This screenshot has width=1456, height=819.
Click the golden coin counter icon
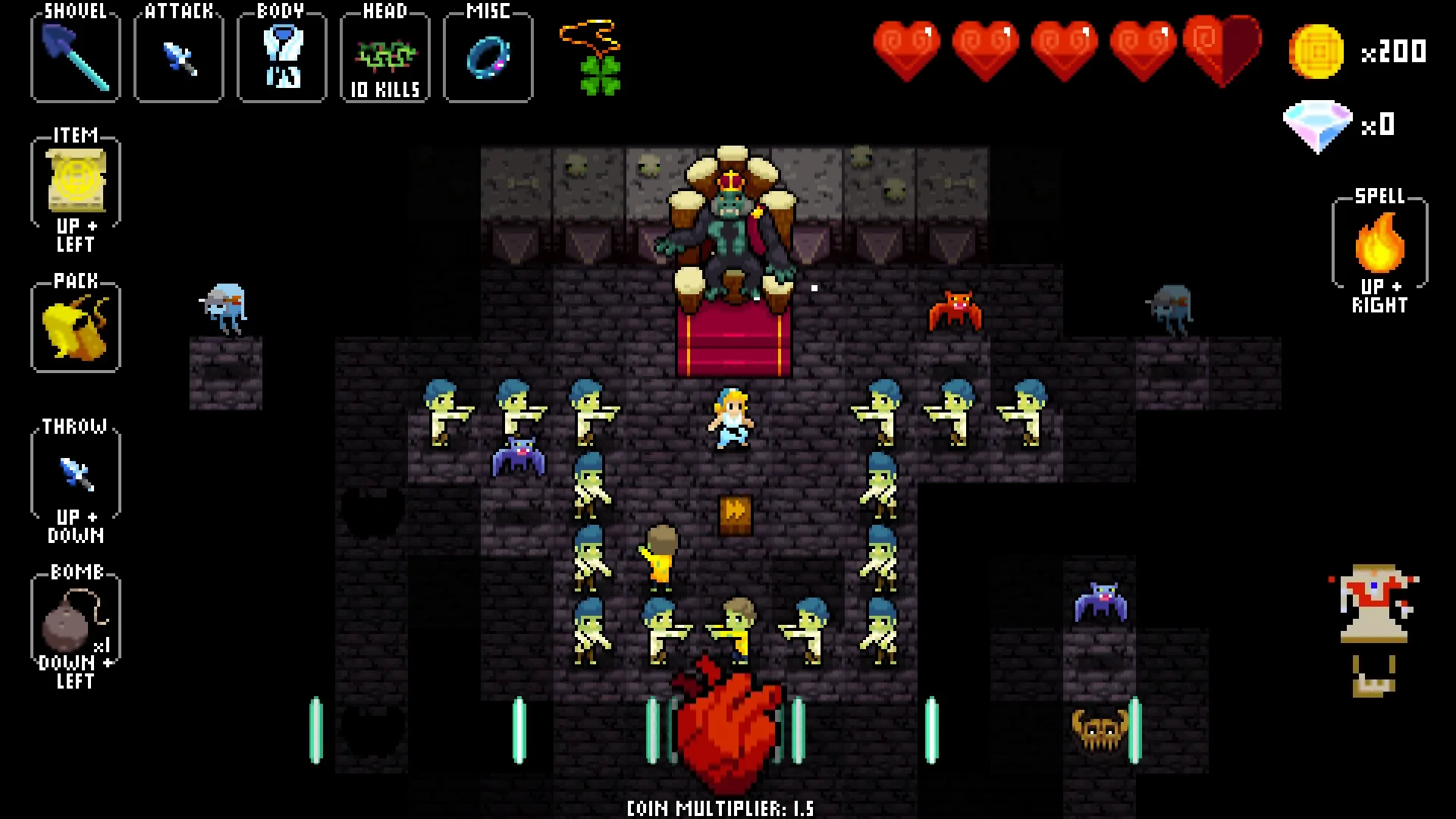(1317, 52)
